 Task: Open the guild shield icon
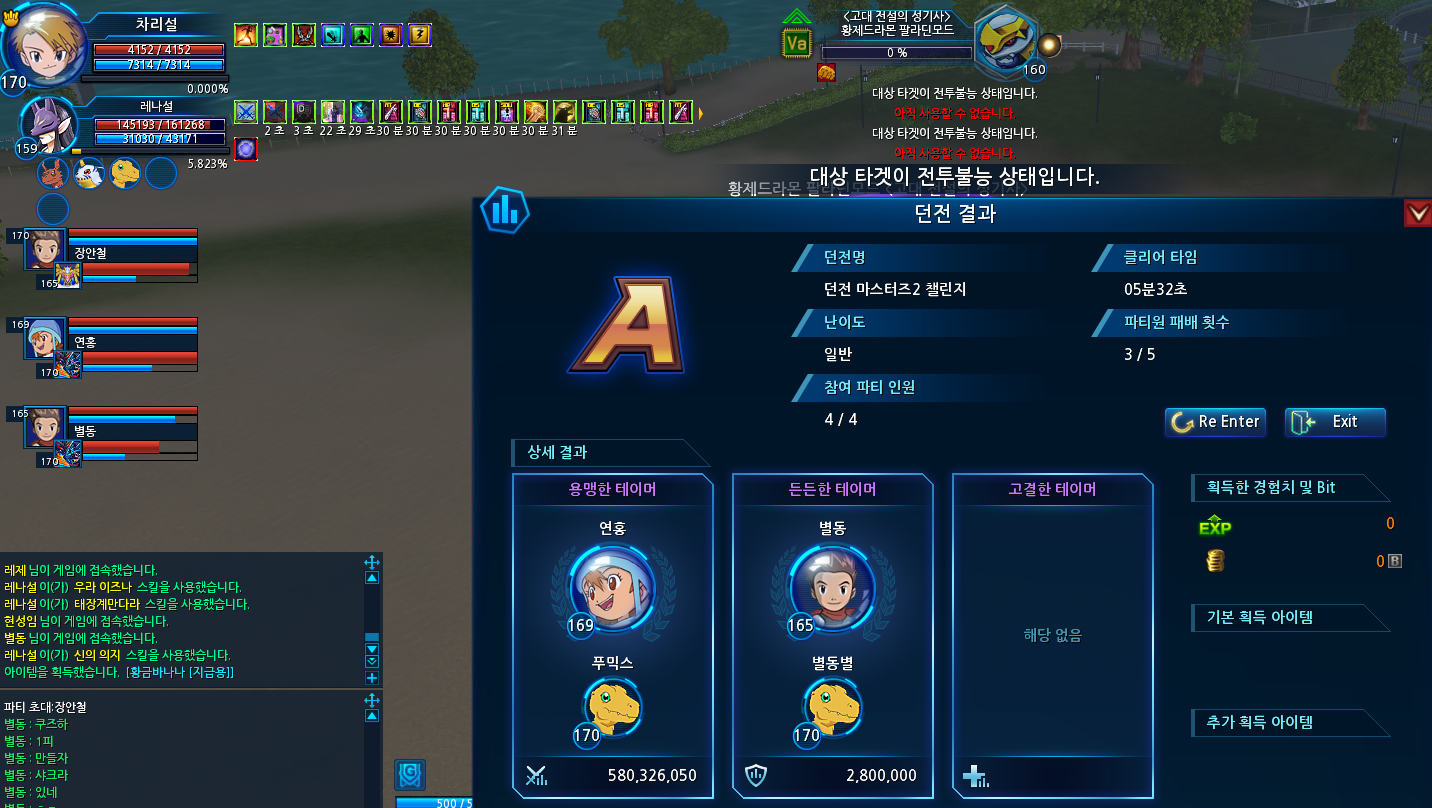pos(410,774)
